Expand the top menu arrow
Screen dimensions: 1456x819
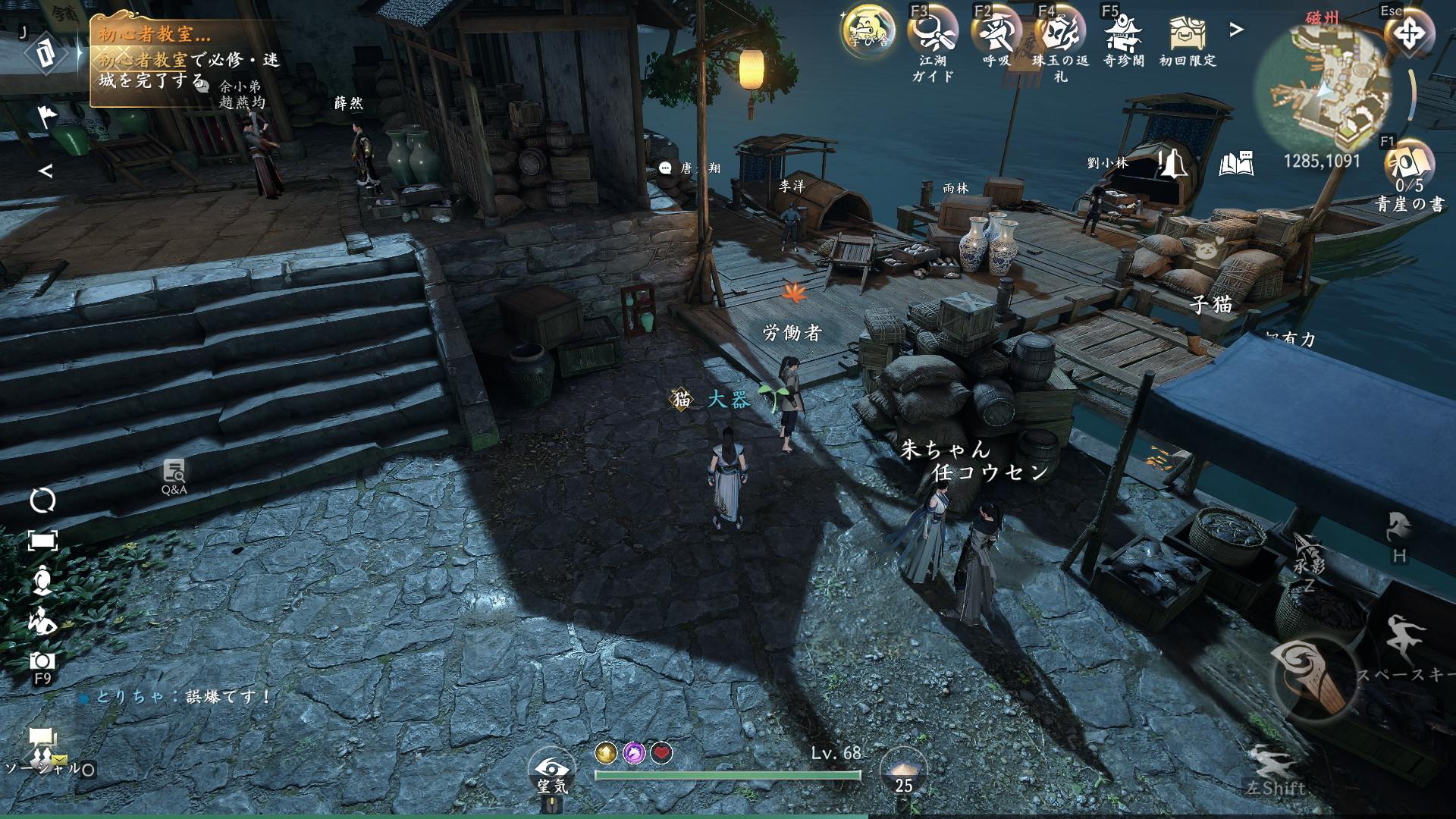click(1237, 30)
